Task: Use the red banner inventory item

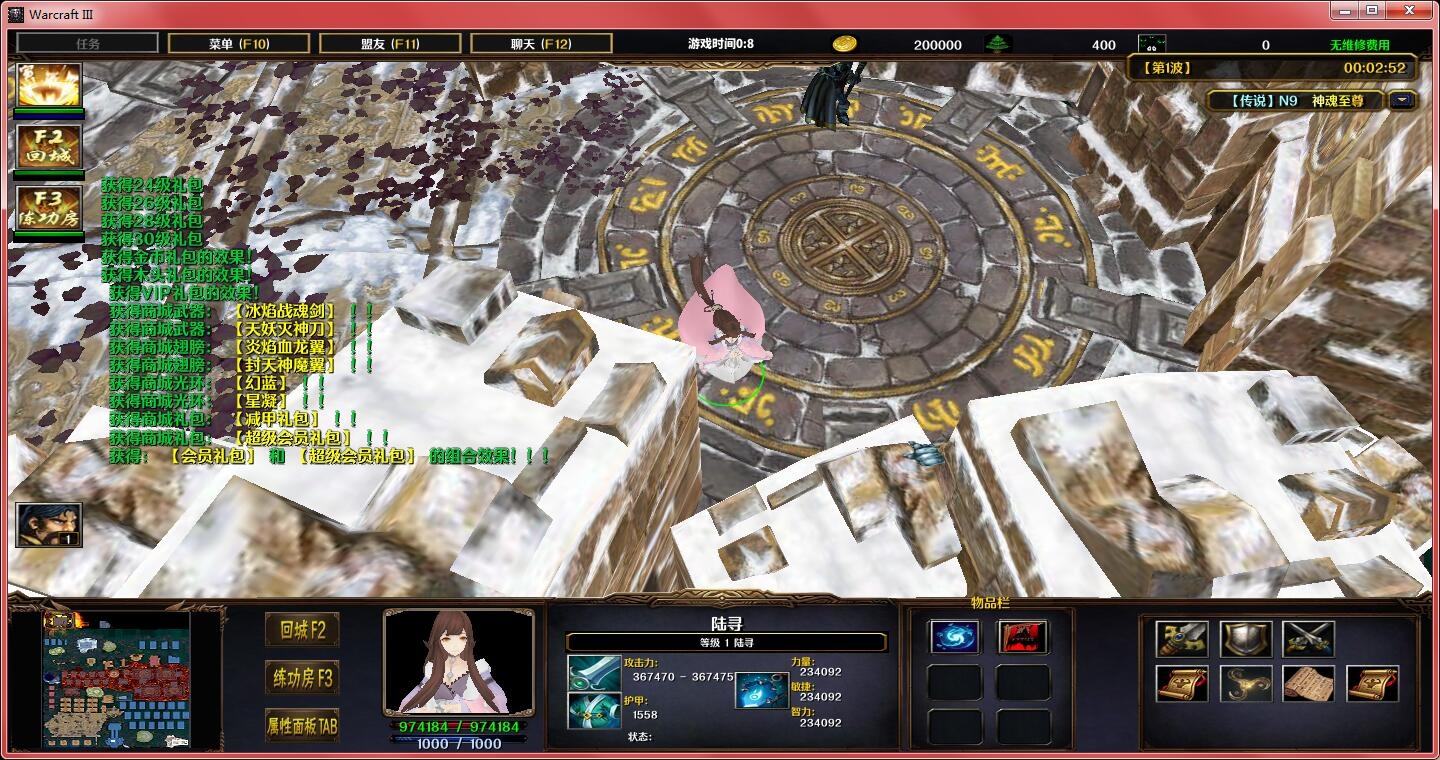Action: pyautogui.click(x=1023, y=637)
